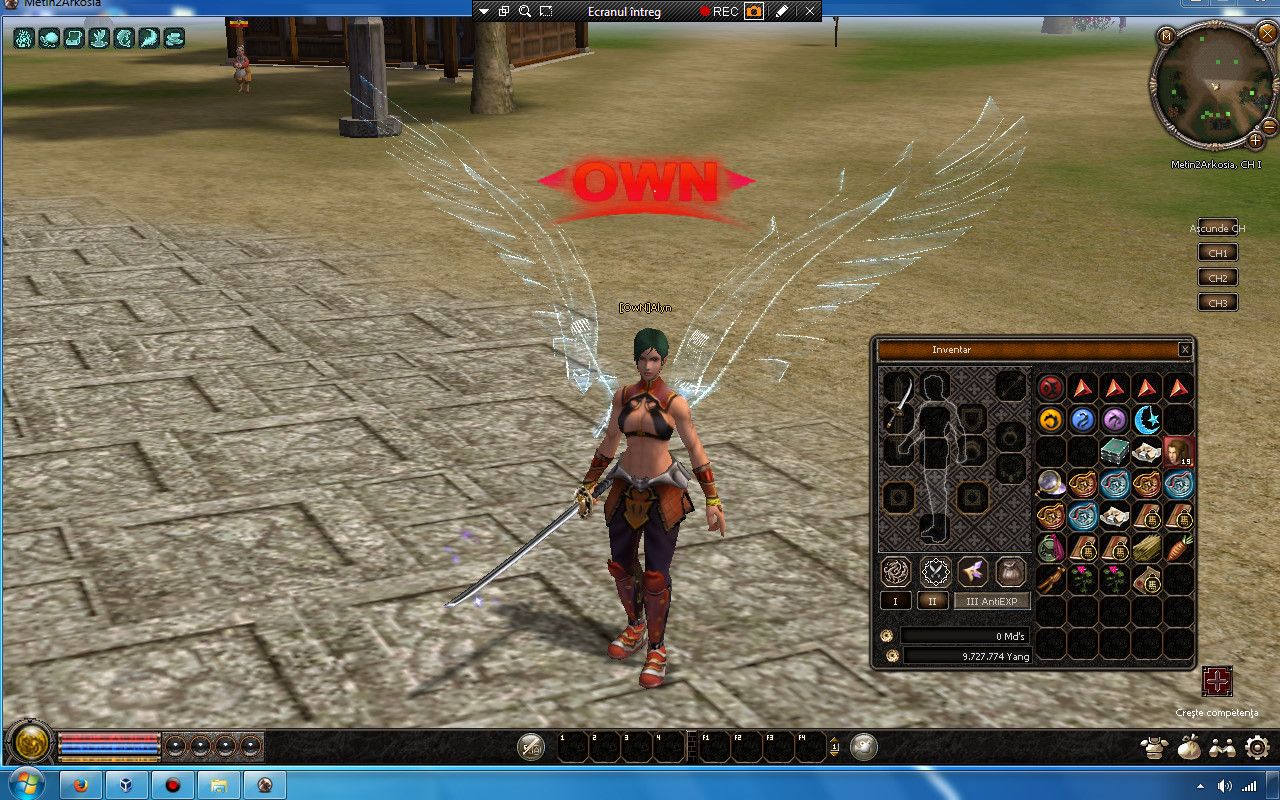Click the REC button on recorder toolbar
This screenshot has width=1280, height=800.
tap(719, 11)
